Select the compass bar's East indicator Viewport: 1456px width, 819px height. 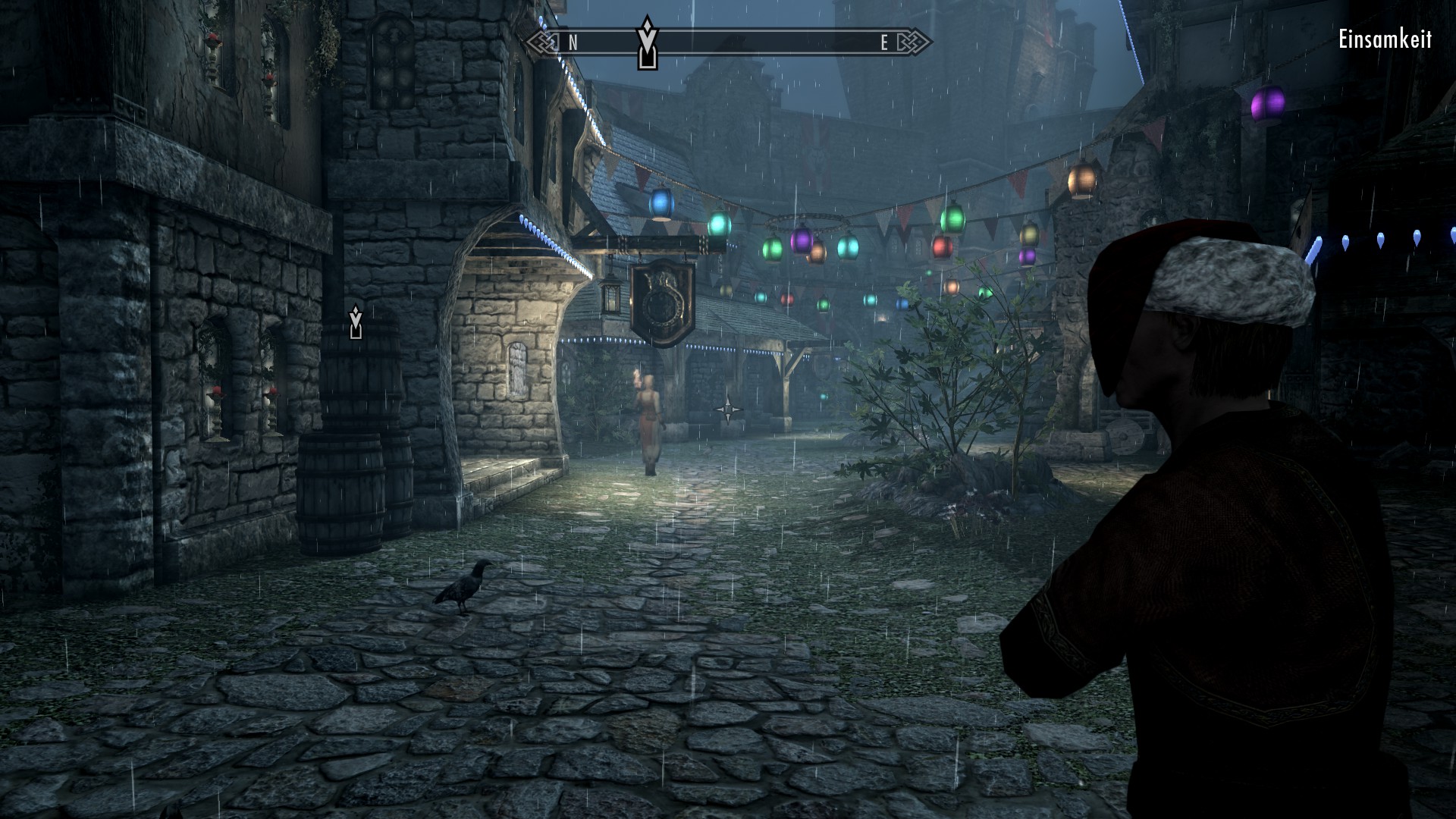(884, 43)
